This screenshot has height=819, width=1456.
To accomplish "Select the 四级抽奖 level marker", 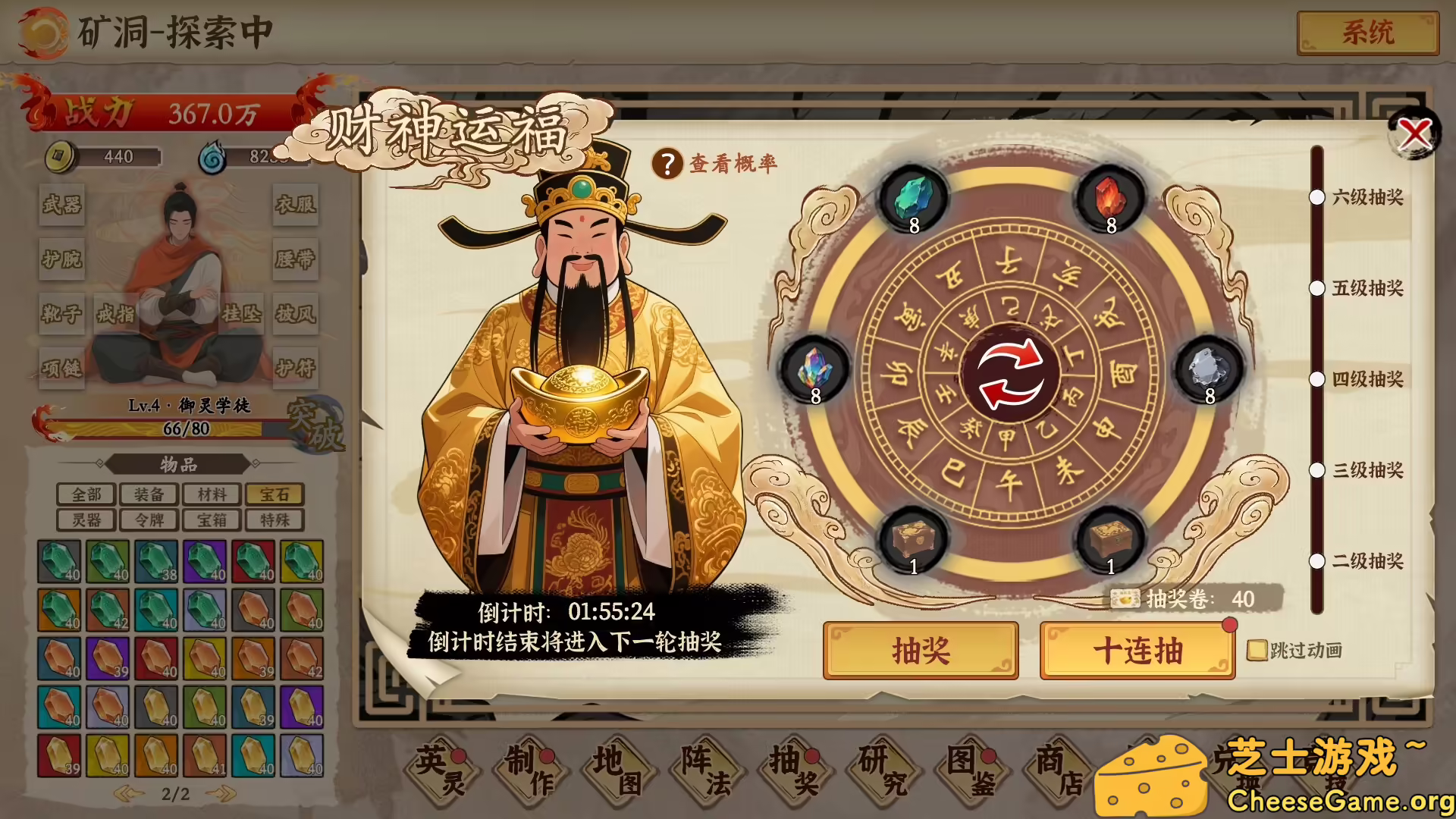I will coord(1317,380).
